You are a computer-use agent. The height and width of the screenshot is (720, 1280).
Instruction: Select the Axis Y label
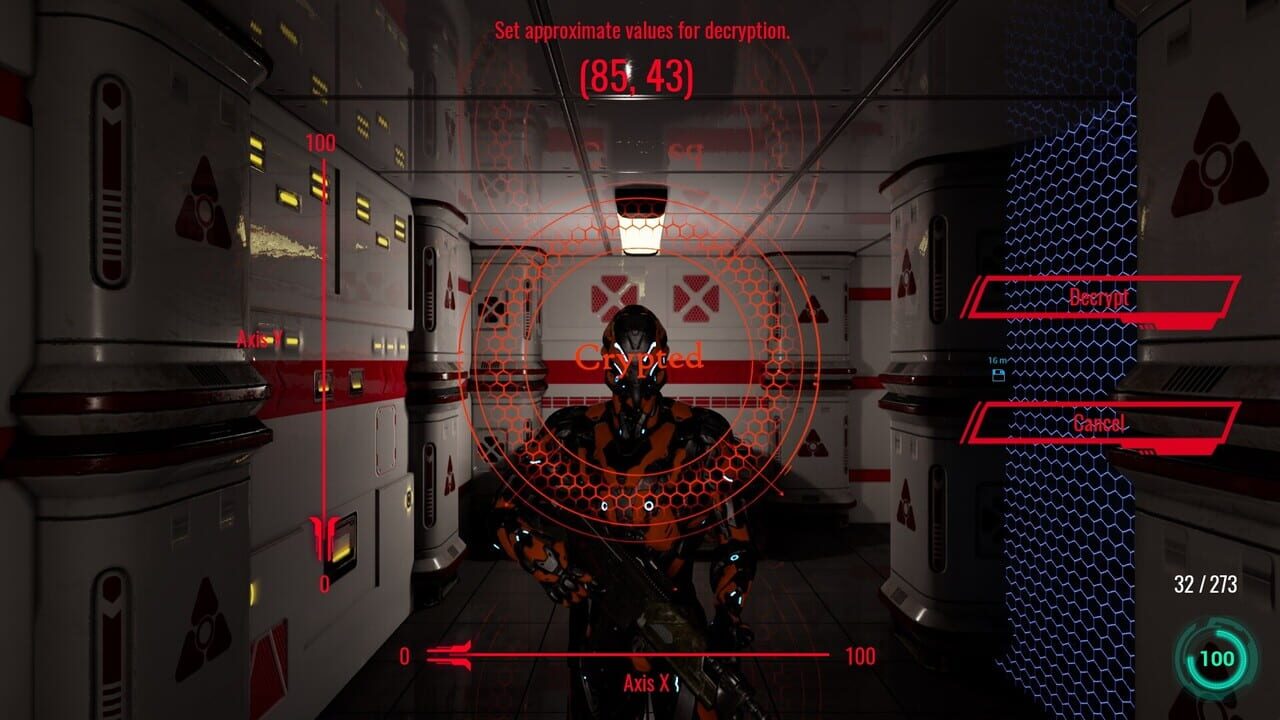click(x=261, y=340)
